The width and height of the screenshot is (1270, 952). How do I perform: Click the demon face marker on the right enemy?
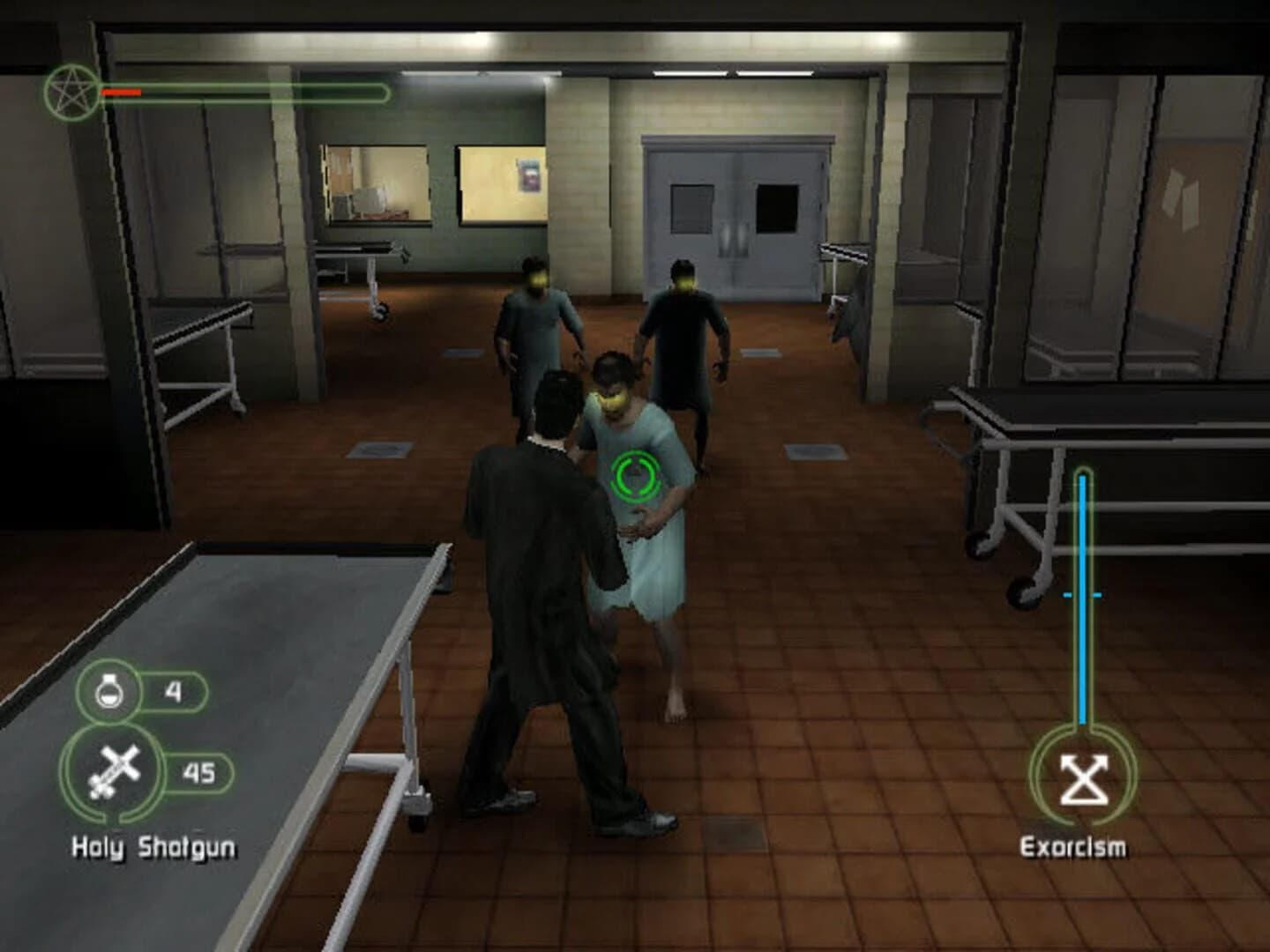[687, 282]
